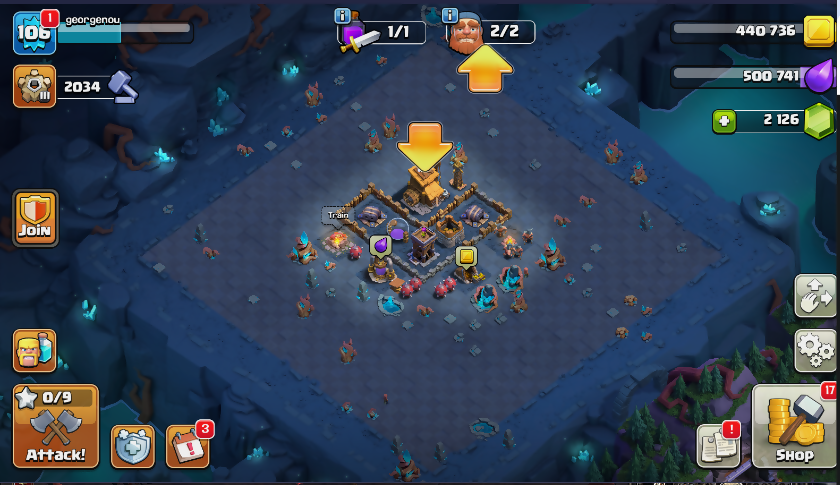840x485 pixels.
Task: Click the info icon beside the 2/2 builders
Action: click(x=450, y=16)
